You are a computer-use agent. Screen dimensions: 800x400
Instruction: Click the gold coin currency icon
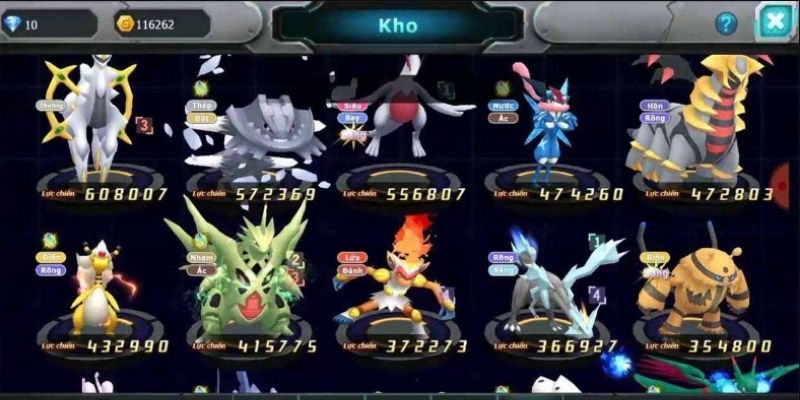(125, 23)
